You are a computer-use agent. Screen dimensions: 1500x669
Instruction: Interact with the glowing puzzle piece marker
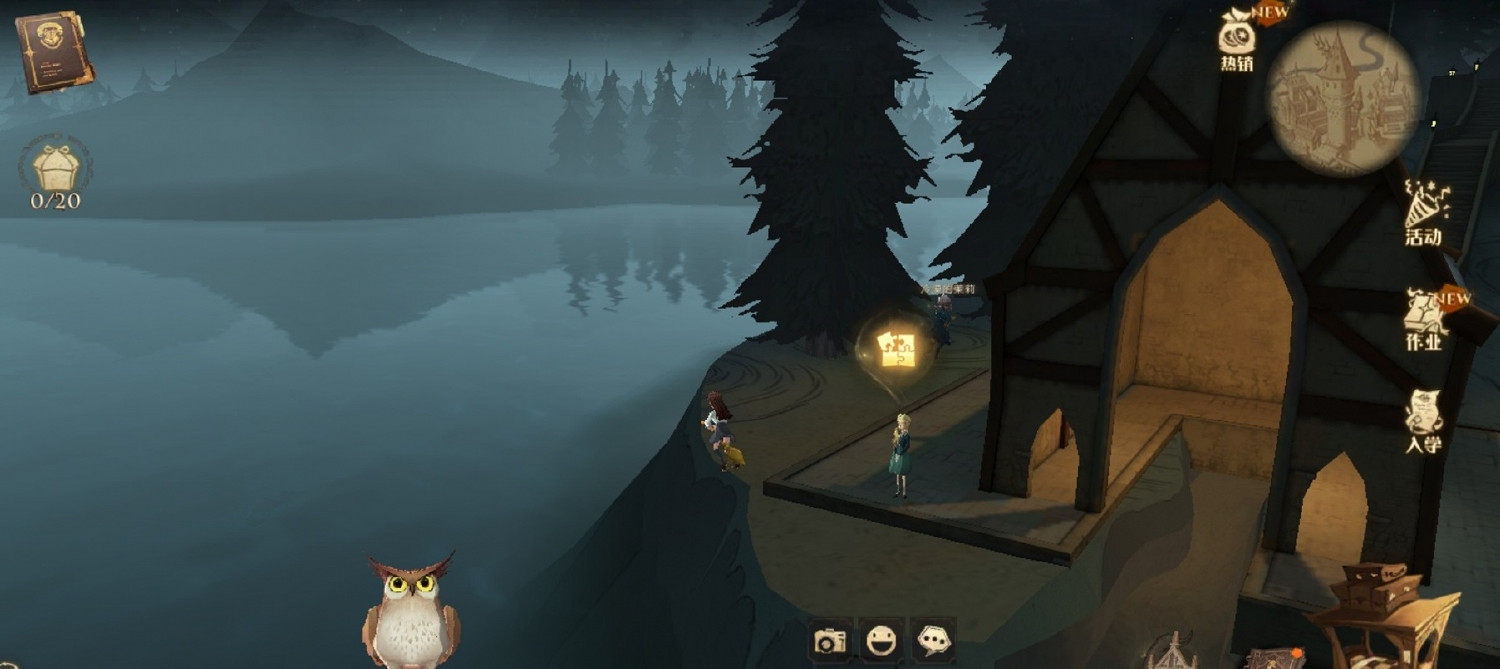coord(896,349)
